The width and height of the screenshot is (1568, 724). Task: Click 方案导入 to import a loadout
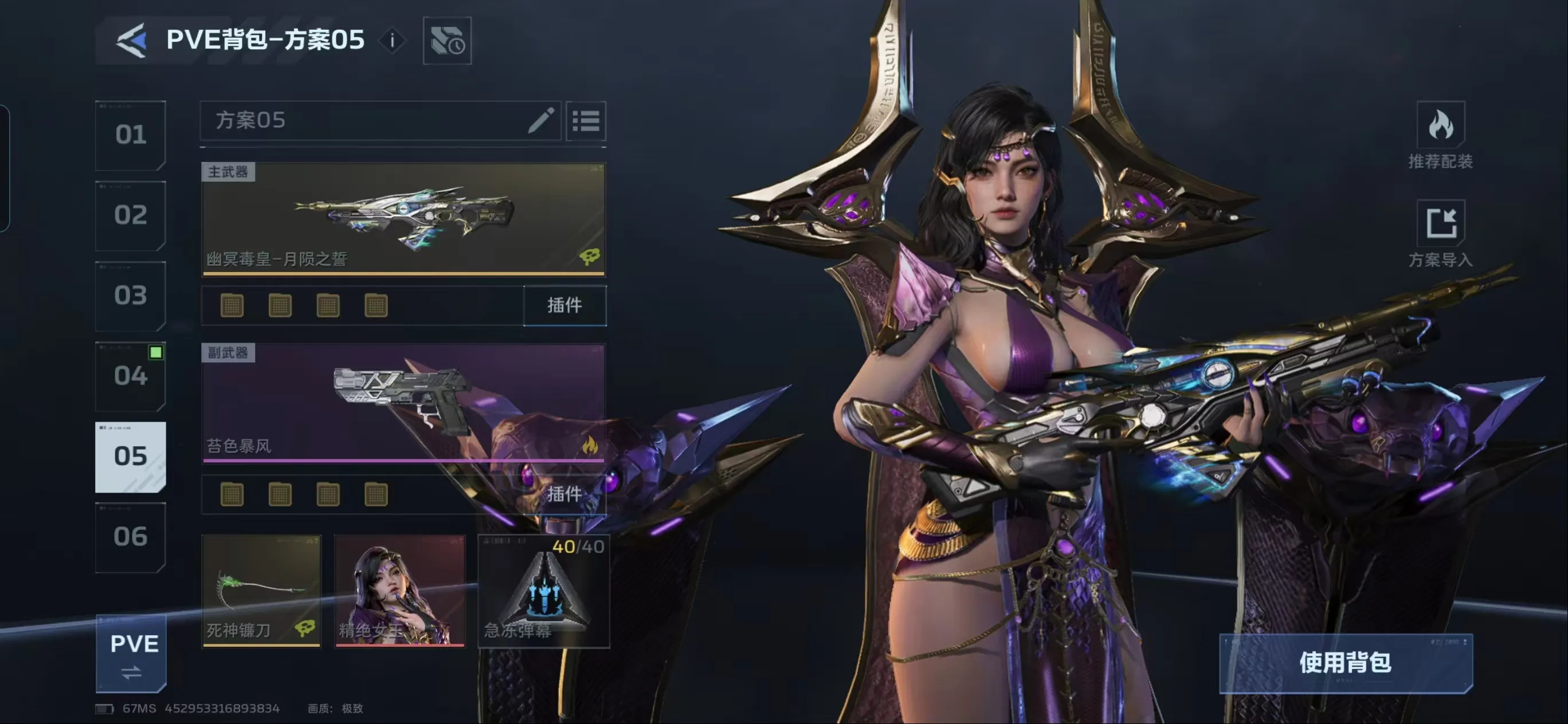[1440, 234]
